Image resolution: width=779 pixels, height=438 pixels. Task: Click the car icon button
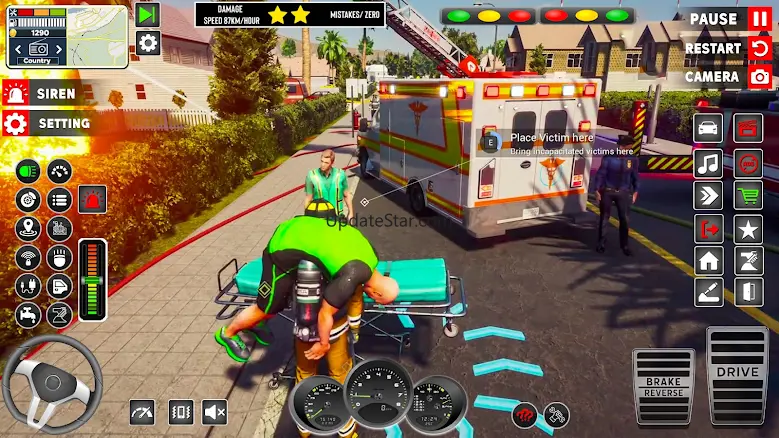(708, 129)
